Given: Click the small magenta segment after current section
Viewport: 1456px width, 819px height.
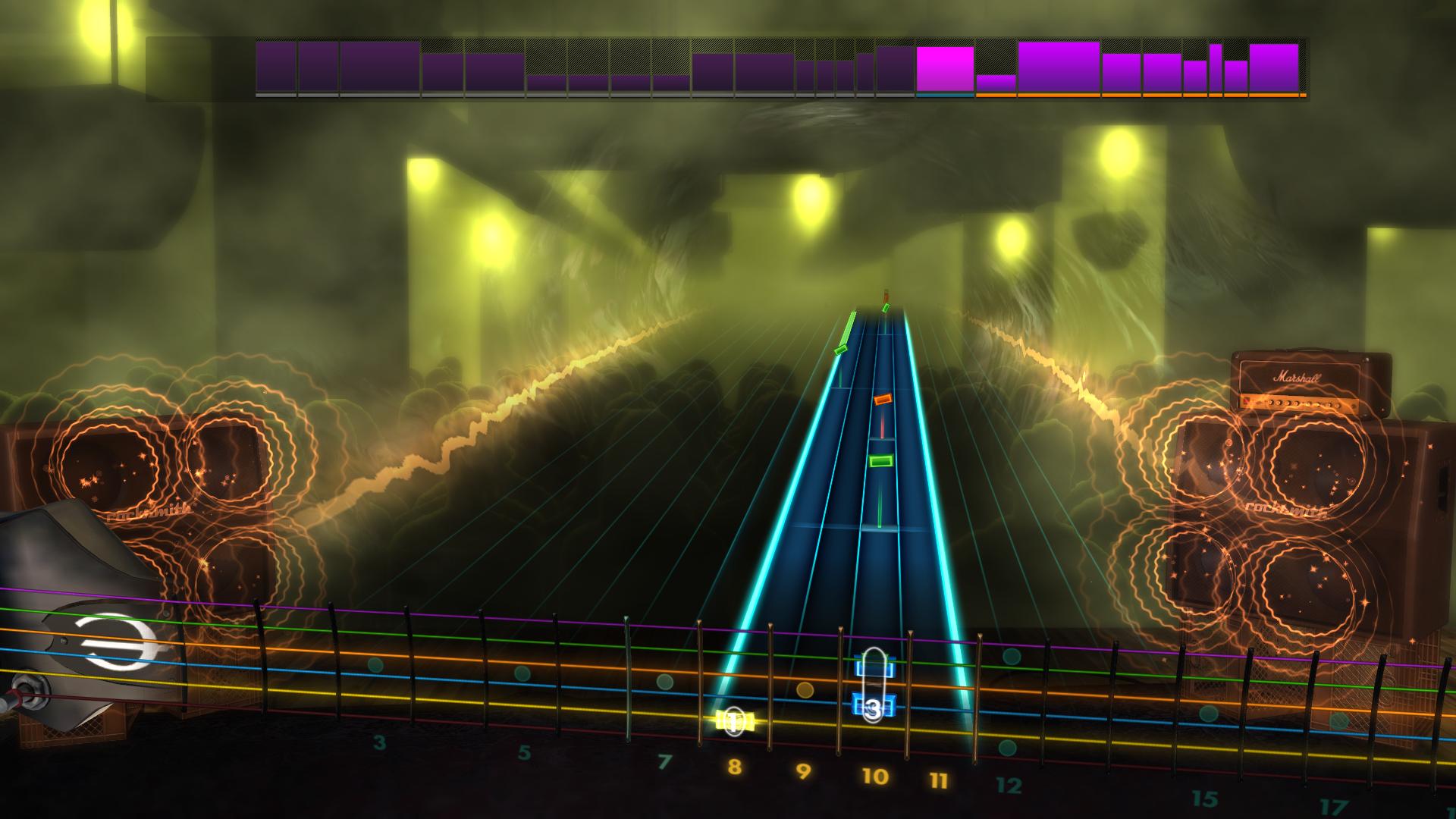Looking at the screenshot, I should [x=995, y=83].
